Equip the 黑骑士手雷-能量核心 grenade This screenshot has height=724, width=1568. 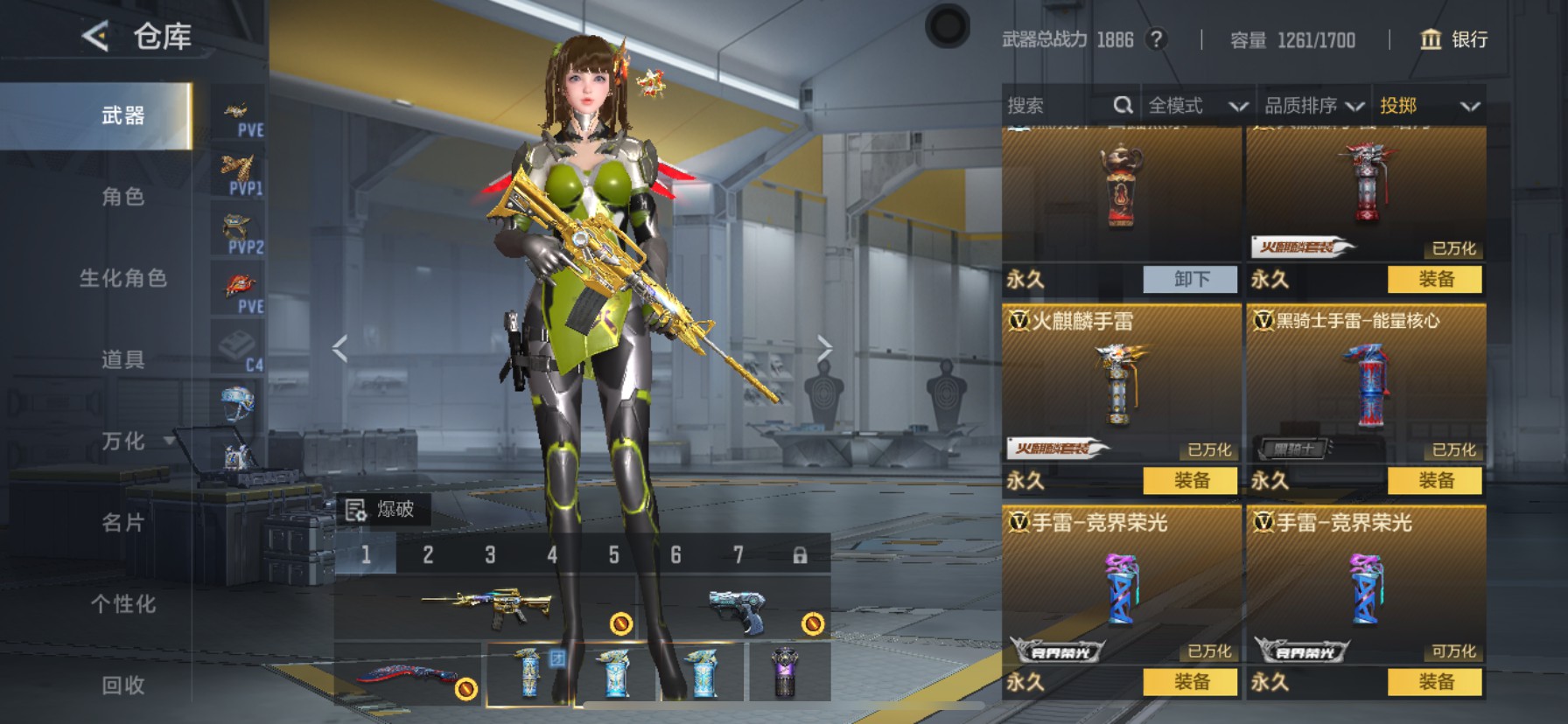pos(1435,480)
